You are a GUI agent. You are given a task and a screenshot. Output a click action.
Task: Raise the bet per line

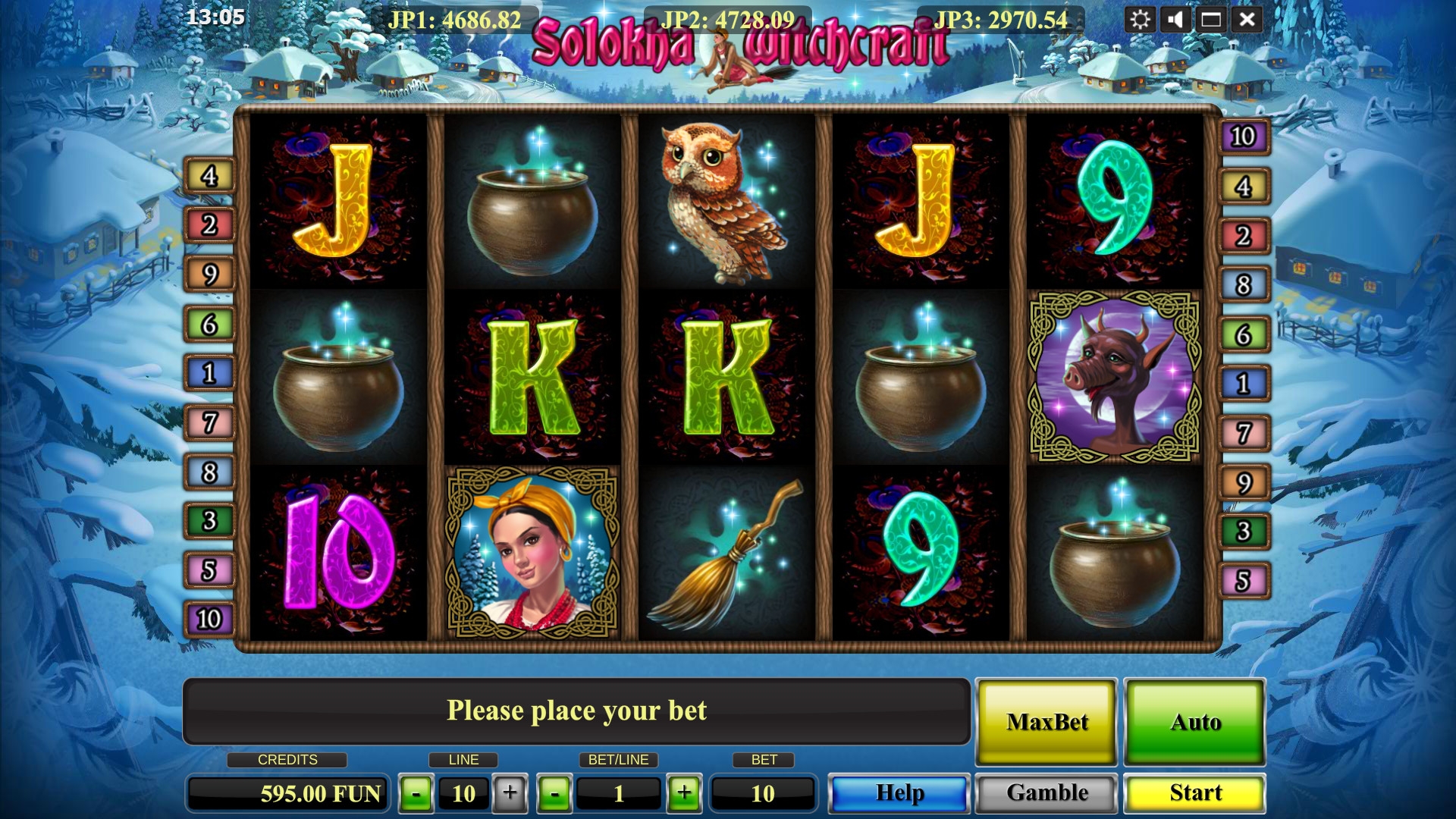[x=684, y=794]
